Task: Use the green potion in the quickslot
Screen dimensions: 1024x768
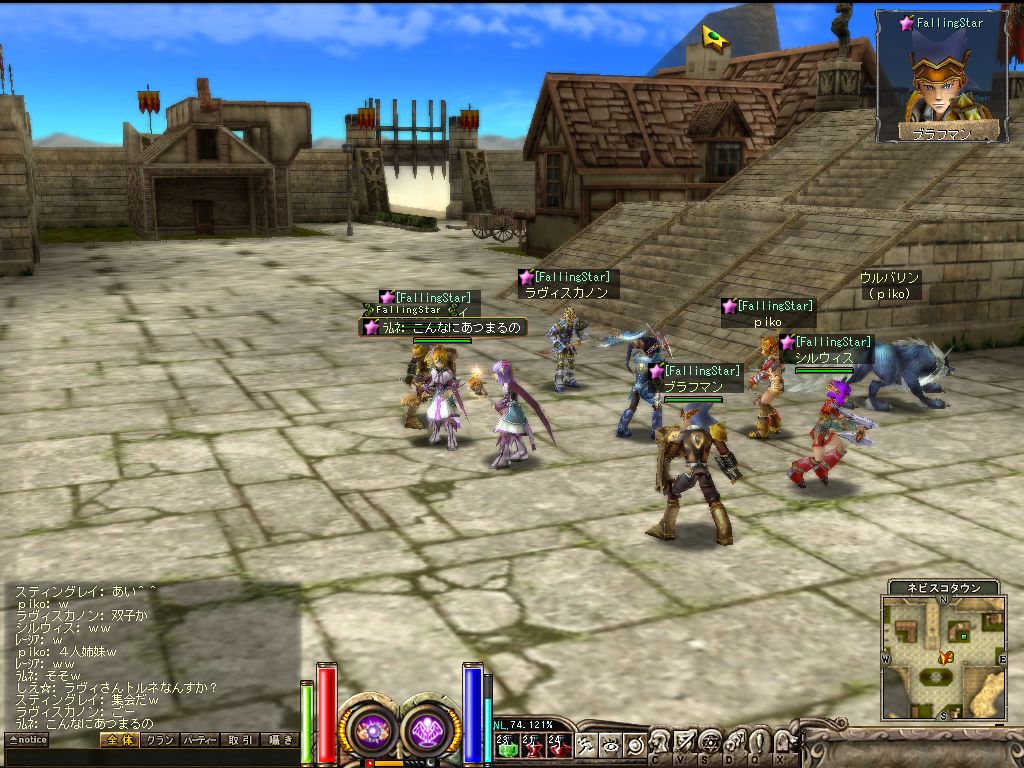Action: pyautogui.click(x=507, y=745)
